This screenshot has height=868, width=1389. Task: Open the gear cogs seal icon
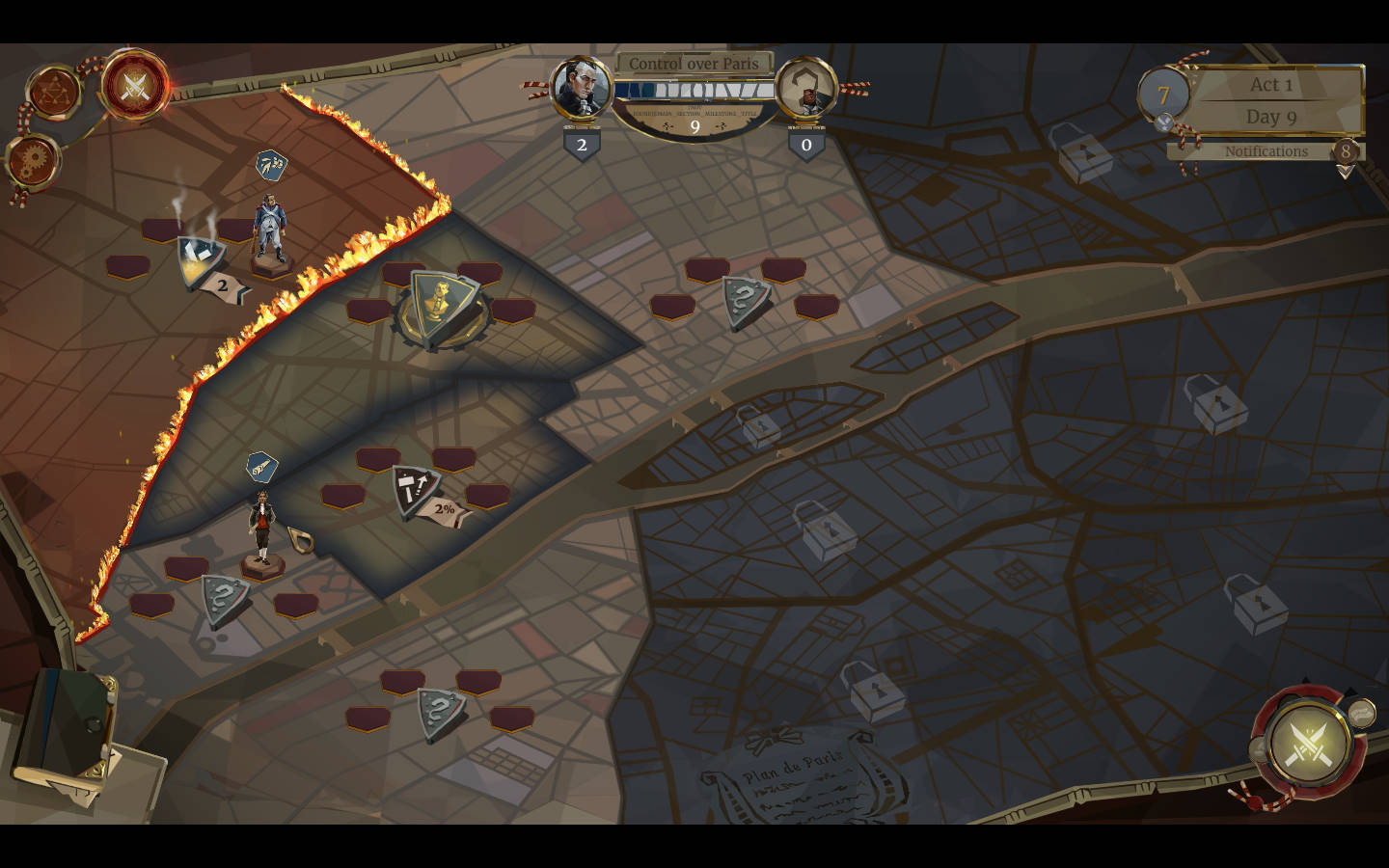[x=34, y=160]
